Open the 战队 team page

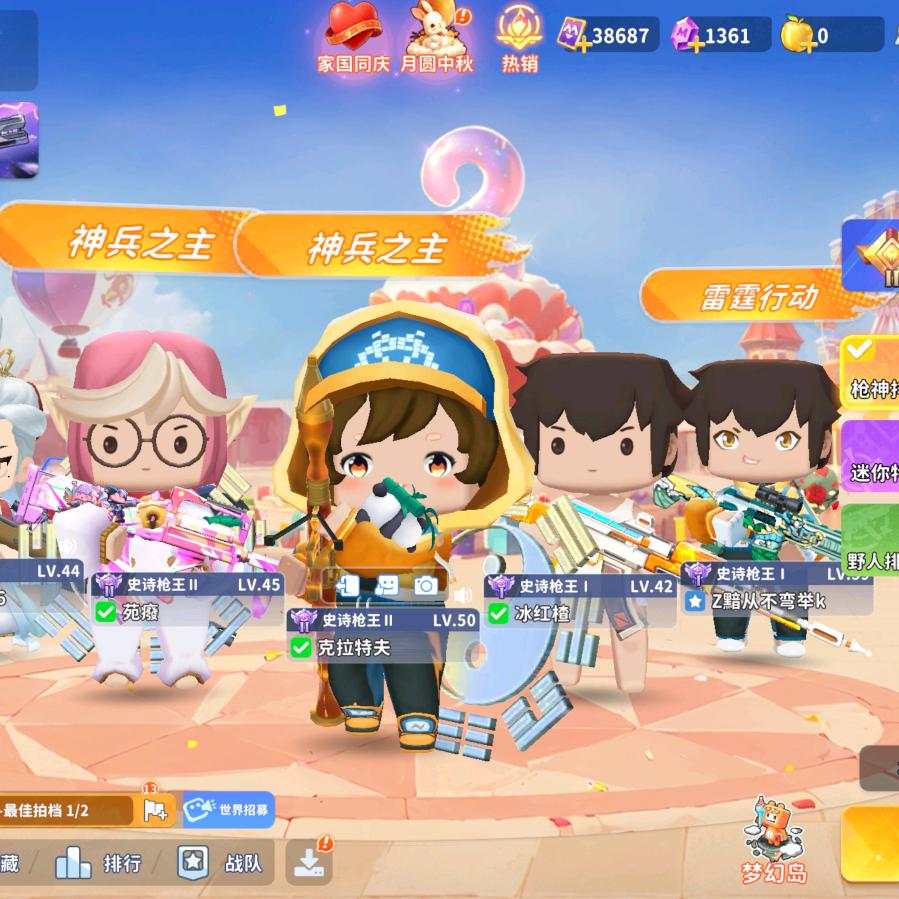220,863
